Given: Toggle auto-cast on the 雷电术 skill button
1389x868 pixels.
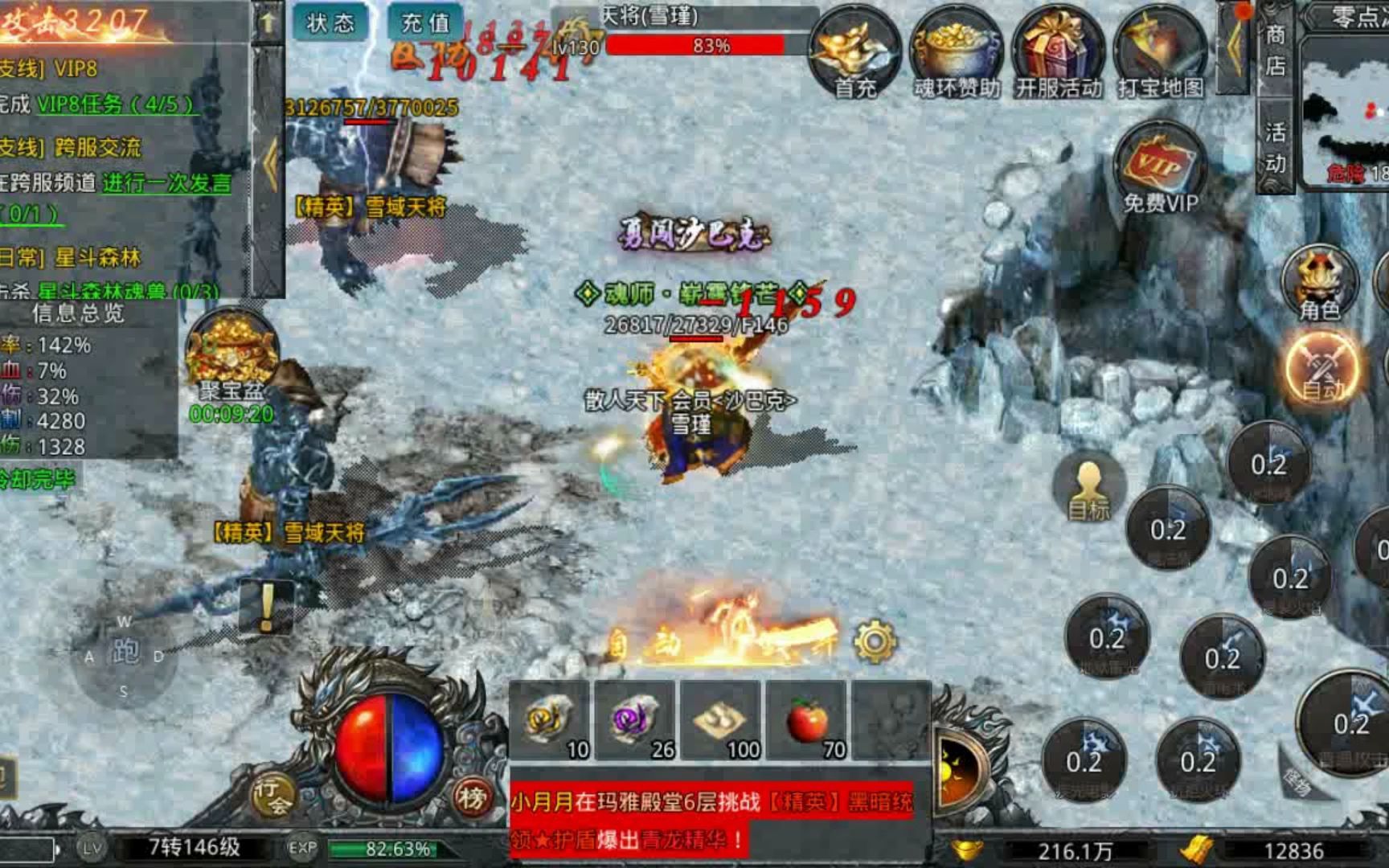Looking at the screenshot, I should pos(1223,655).
